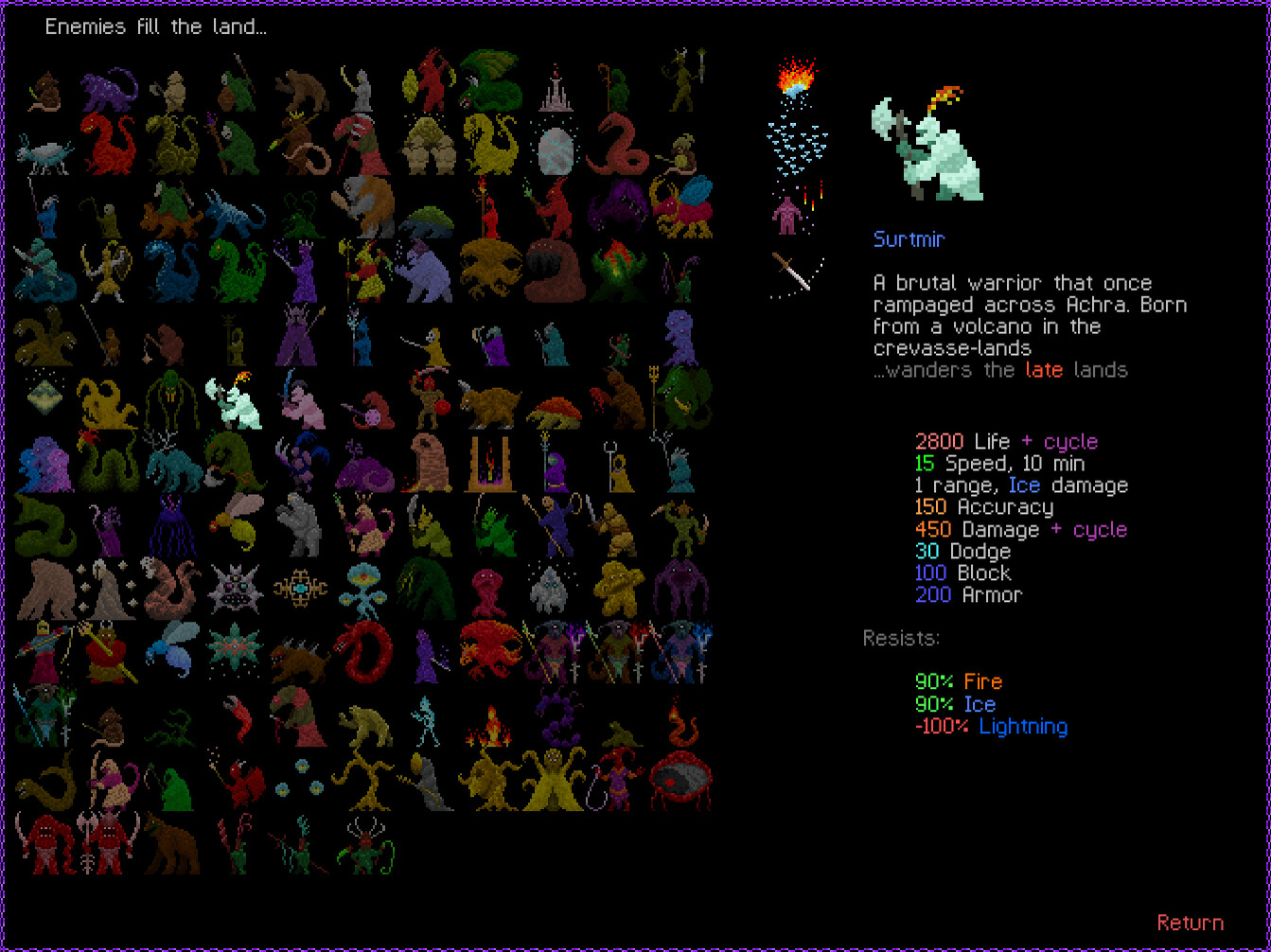Click the Return button
This screenshot has width=1271, height=952.
click(1192, 923)
